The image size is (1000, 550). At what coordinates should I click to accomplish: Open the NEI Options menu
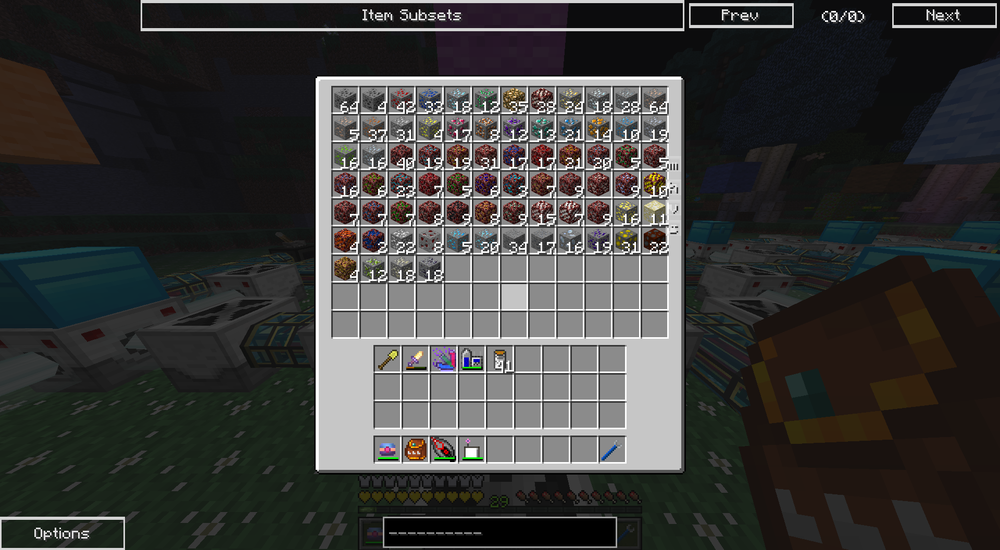[x=62, y=533]
